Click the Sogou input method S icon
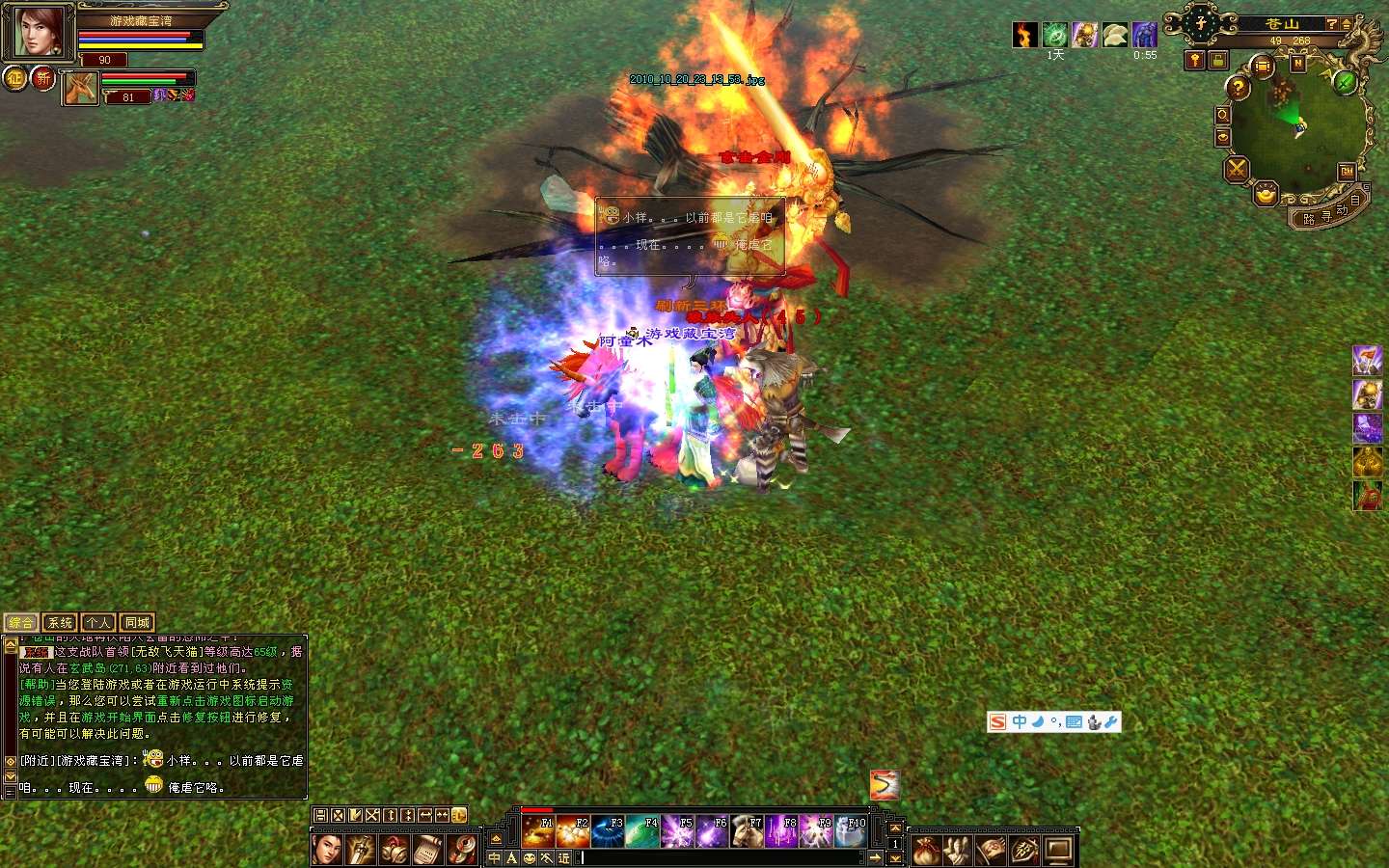The image size is (1389, 868). [x=997, y=722]
